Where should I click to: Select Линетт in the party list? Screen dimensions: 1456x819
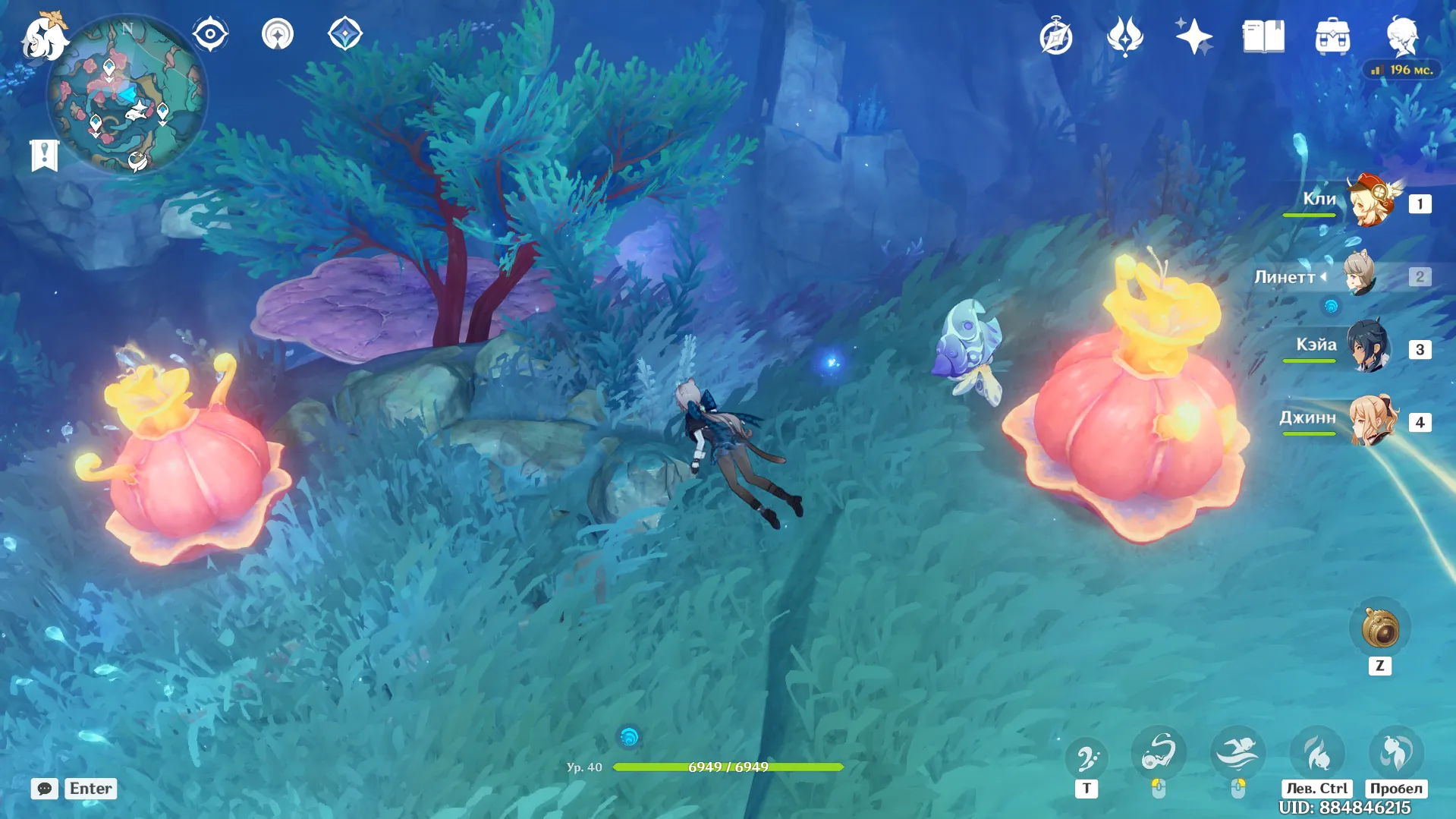pyautogui.click(x=1360, y=275)
